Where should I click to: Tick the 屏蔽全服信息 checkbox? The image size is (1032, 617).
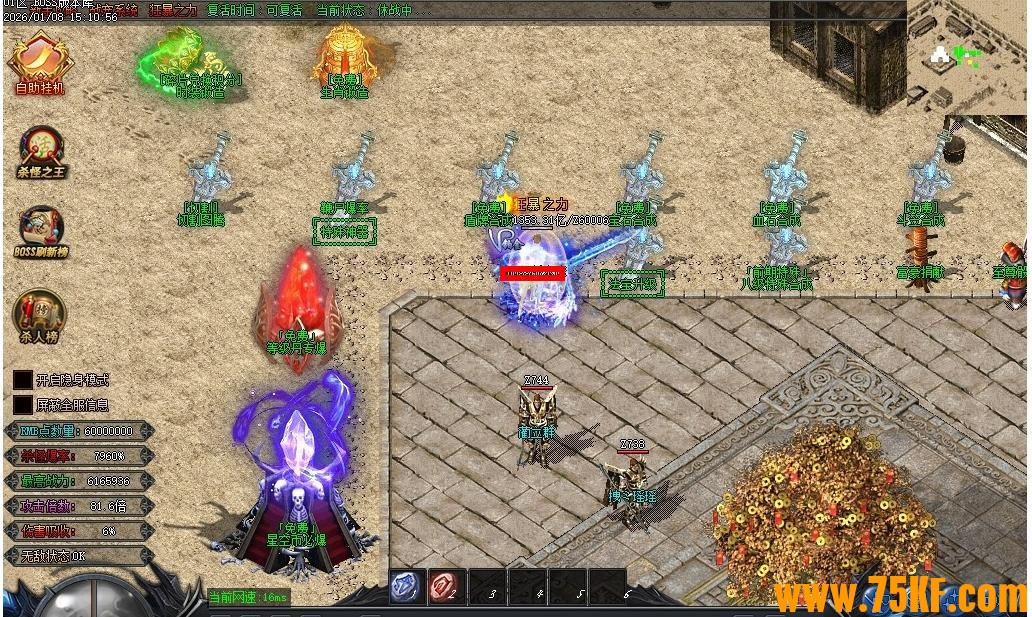[x=22, y=405]
